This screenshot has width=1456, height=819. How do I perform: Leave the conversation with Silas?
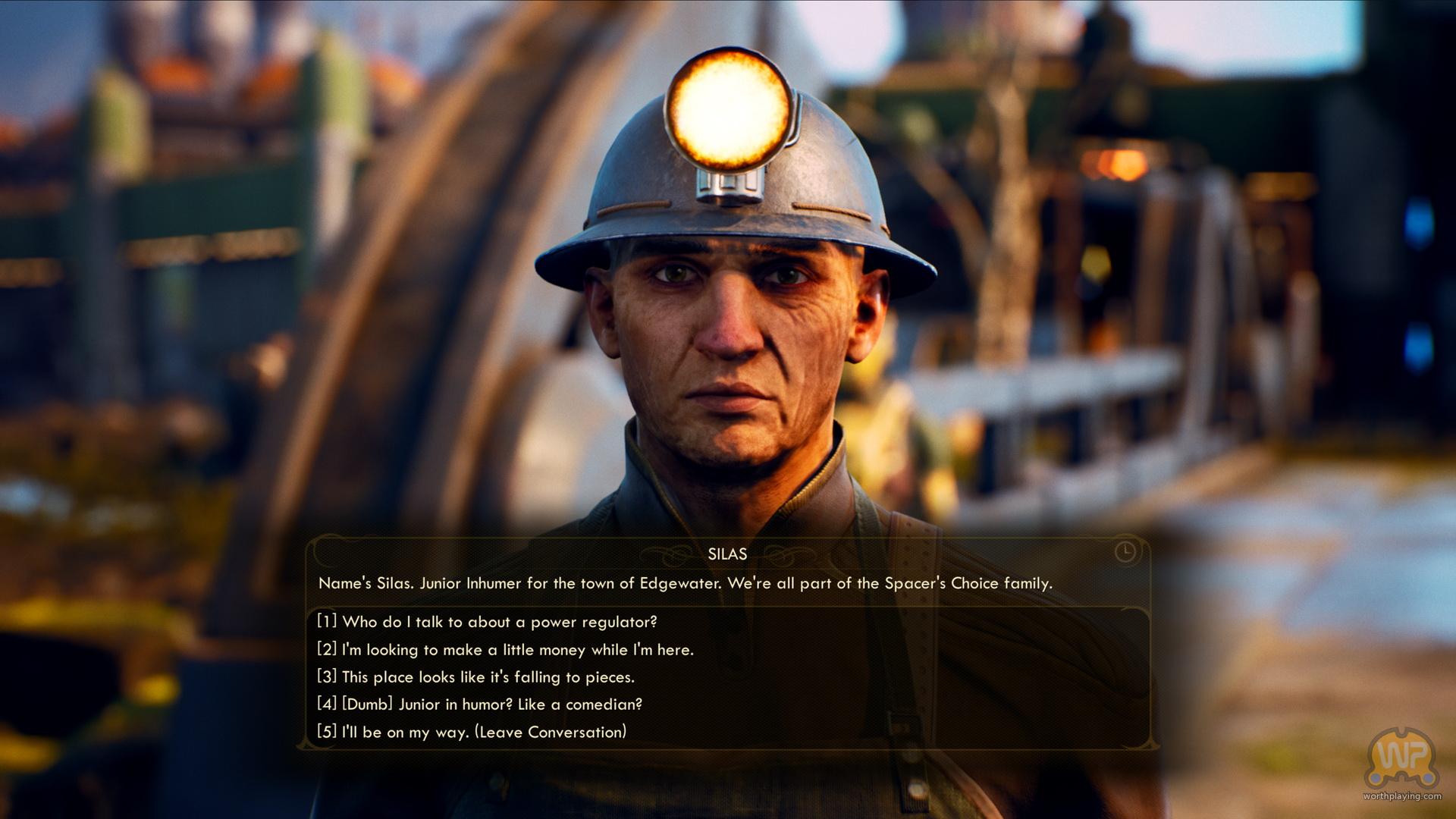point(472,733)
